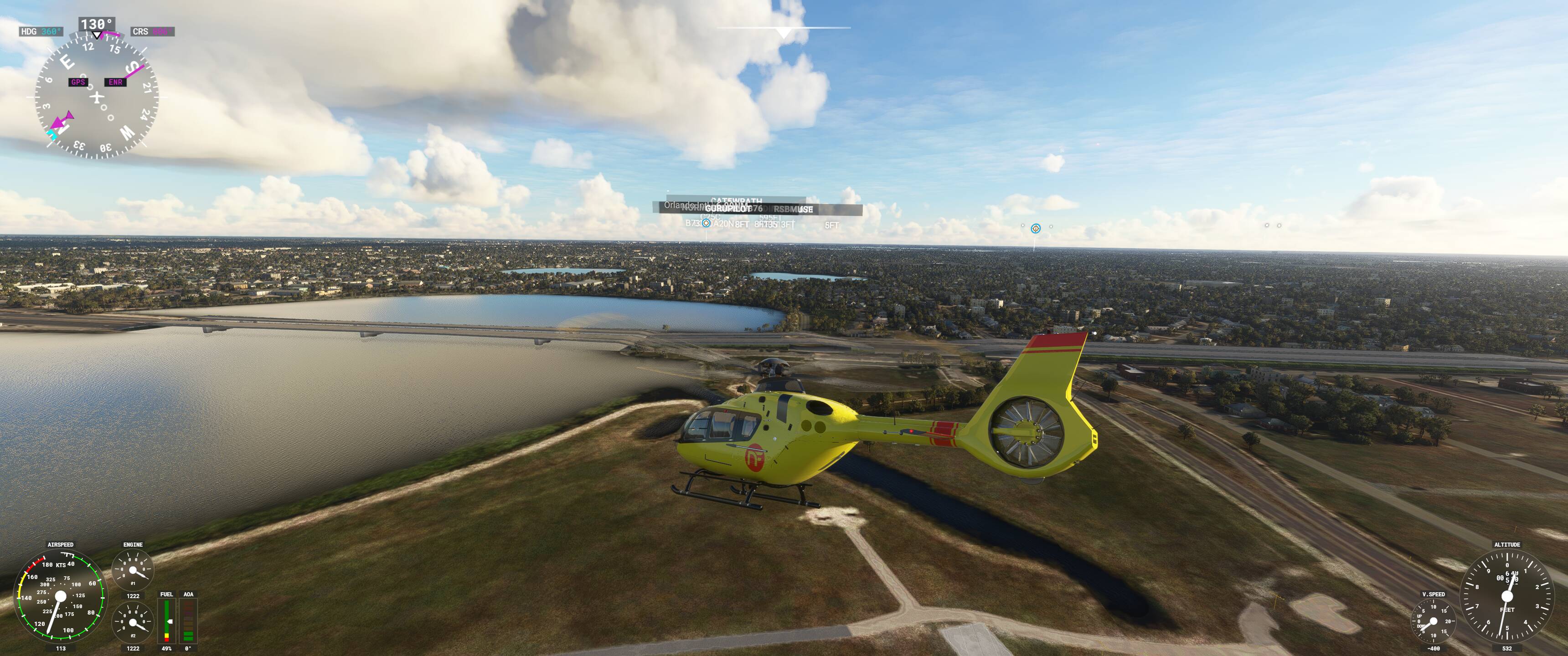Click the seaport anchor point-of-interest marker
Viewport: 1568px width, 656px height.
pos(1036,229)
